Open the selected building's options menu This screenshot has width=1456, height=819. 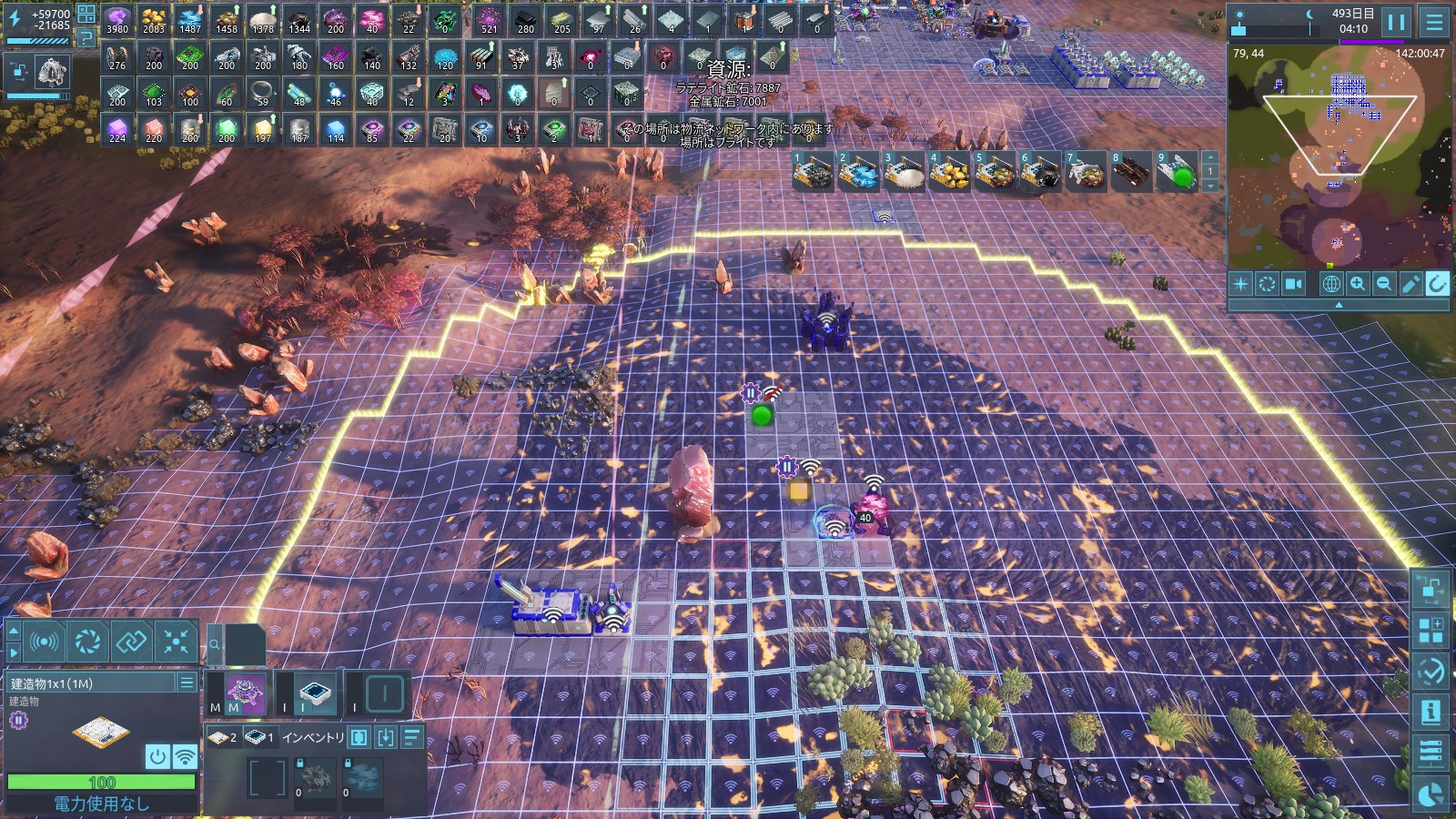187,682
